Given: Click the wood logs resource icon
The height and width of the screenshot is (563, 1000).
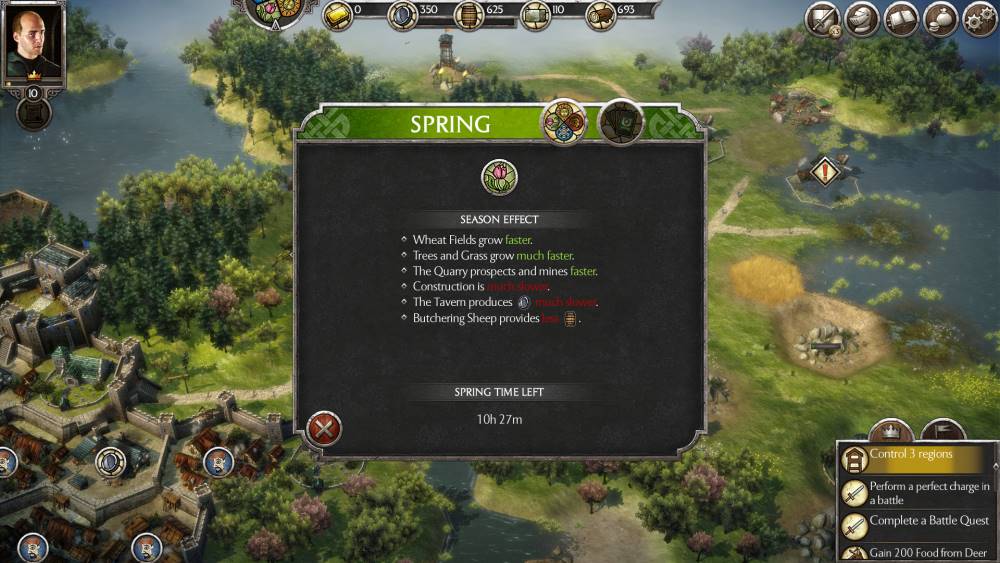Looking at the screenshot, I should 599,13.
